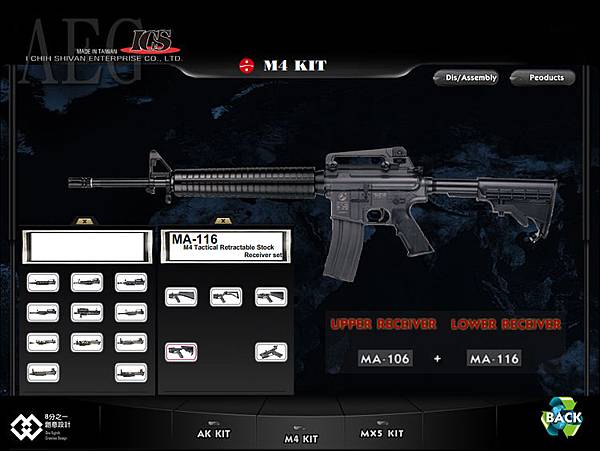This screenshot has width=600, height=451.
Task: Open the Dis/Assembly view
Action: pos(465,78)
